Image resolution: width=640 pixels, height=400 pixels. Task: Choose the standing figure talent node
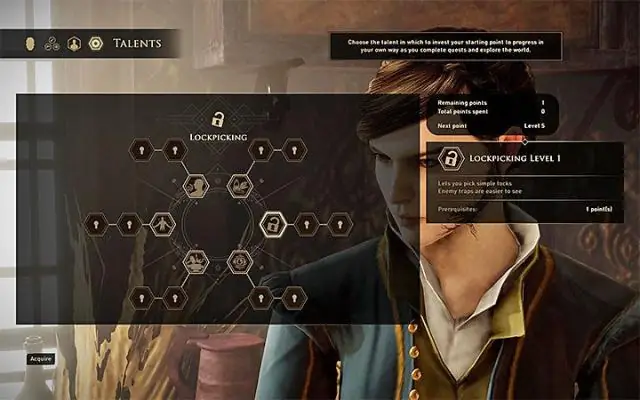(160, 224)
